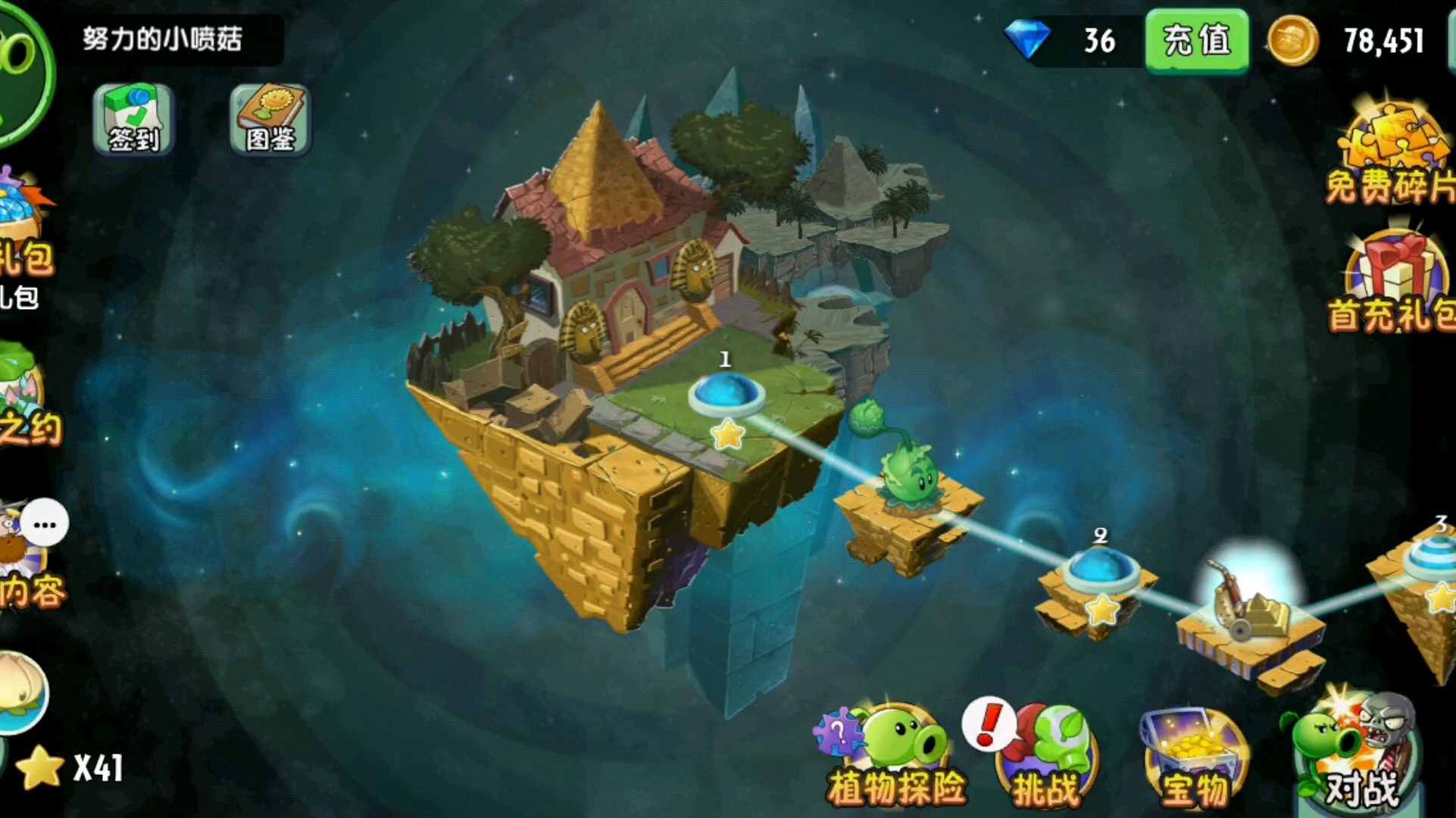Image resolution: width=1456 pixels, height=818 pixels.
Task: Open the 签到 daily check-in
Action: pyautogui.click(x=133, y=120)
